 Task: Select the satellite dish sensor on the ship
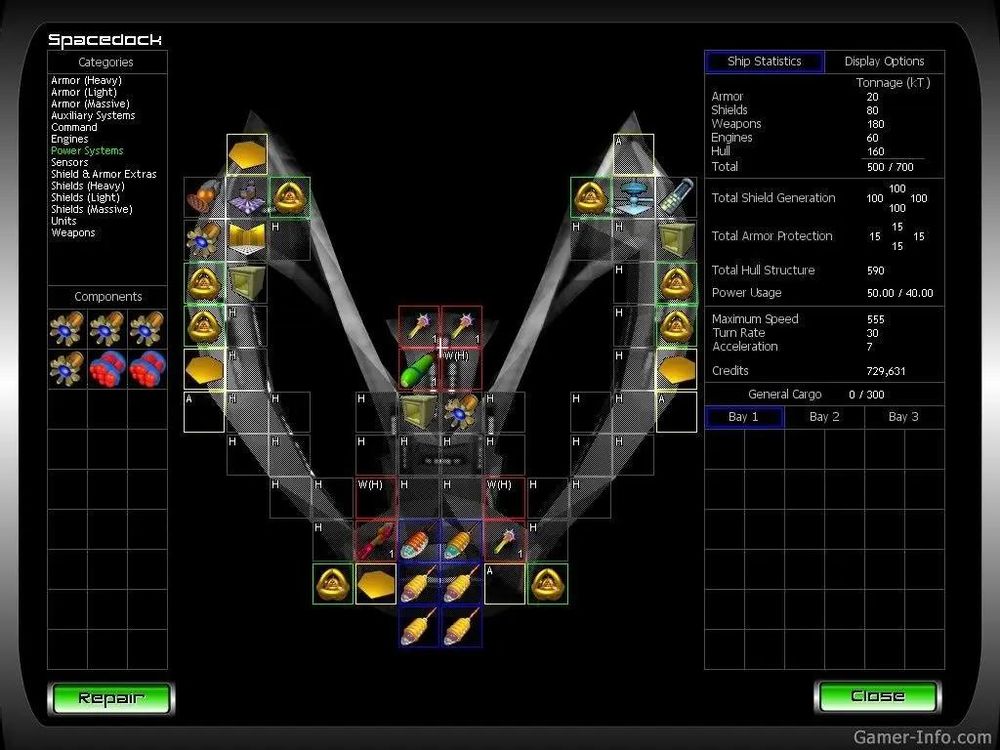633,197
